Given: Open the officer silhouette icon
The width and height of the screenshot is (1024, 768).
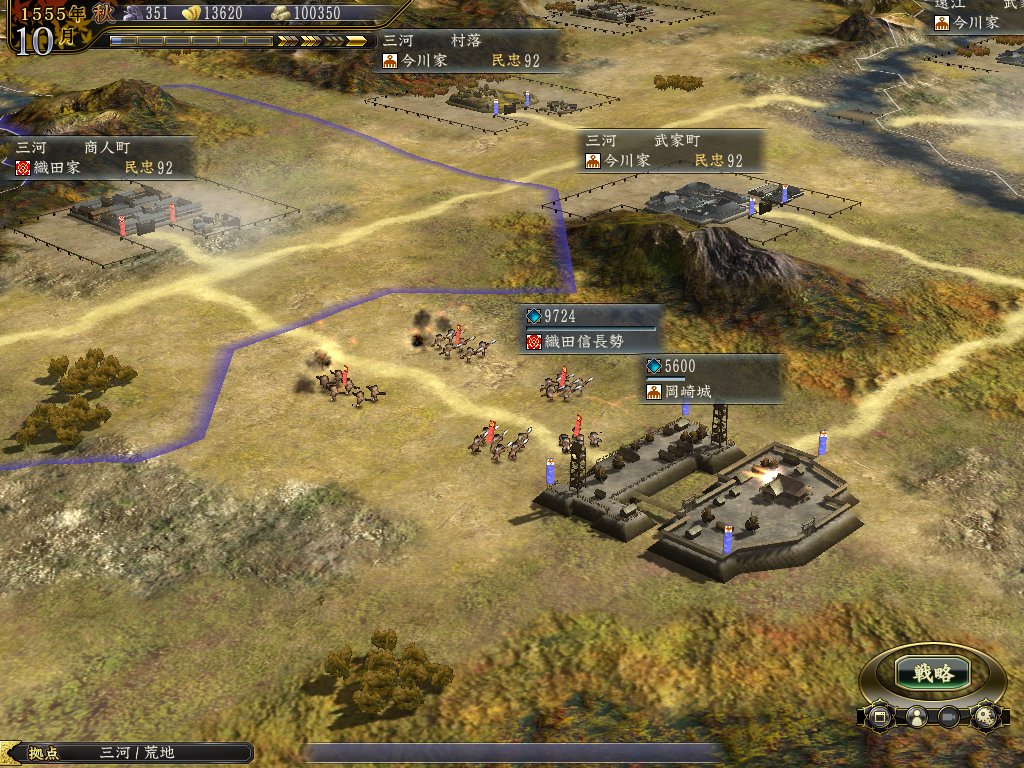Looking at the screenshot, I should pos(915,716).
